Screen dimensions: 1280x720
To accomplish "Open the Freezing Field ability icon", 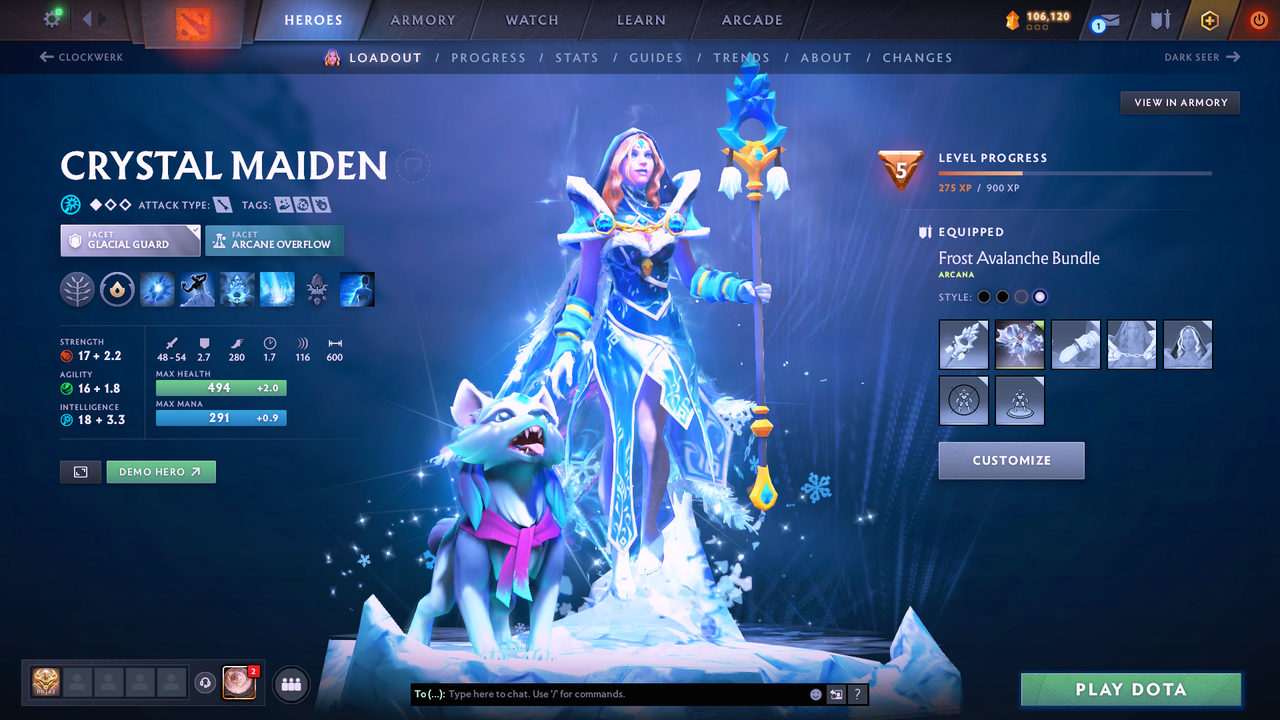I will coord(277,289).
